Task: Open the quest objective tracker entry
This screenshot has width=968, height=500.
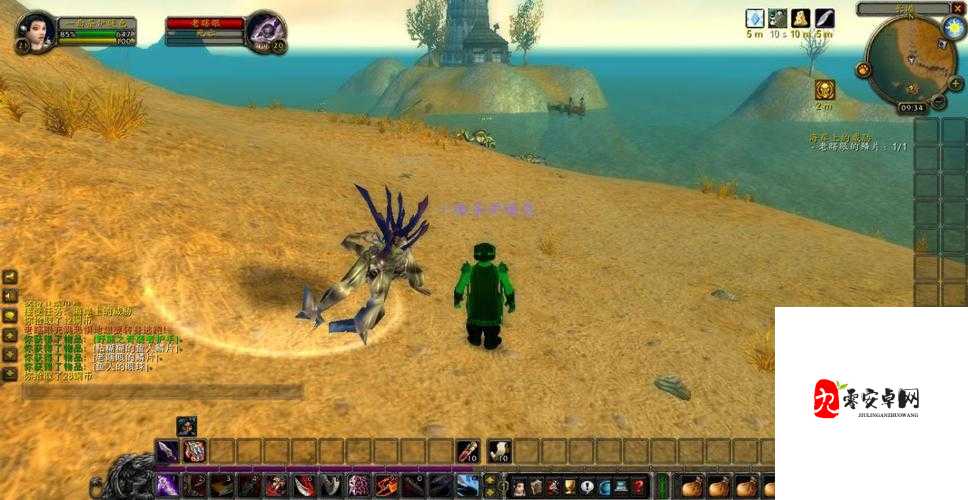Action: 858,140
